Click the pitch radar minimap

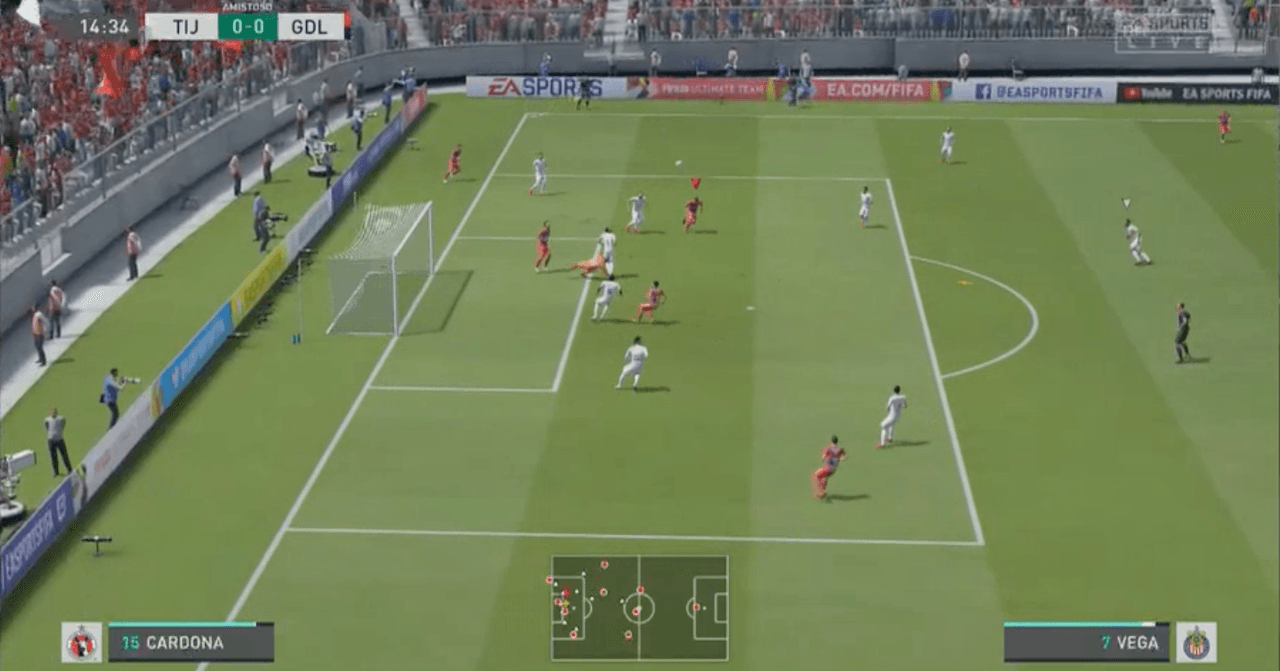[639, 608]
